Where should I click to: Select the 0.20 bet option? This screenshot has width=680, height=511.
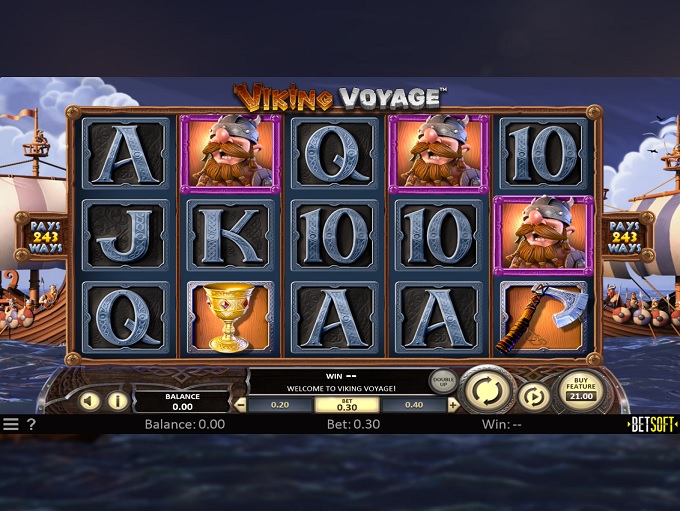(x=279, y=405)
